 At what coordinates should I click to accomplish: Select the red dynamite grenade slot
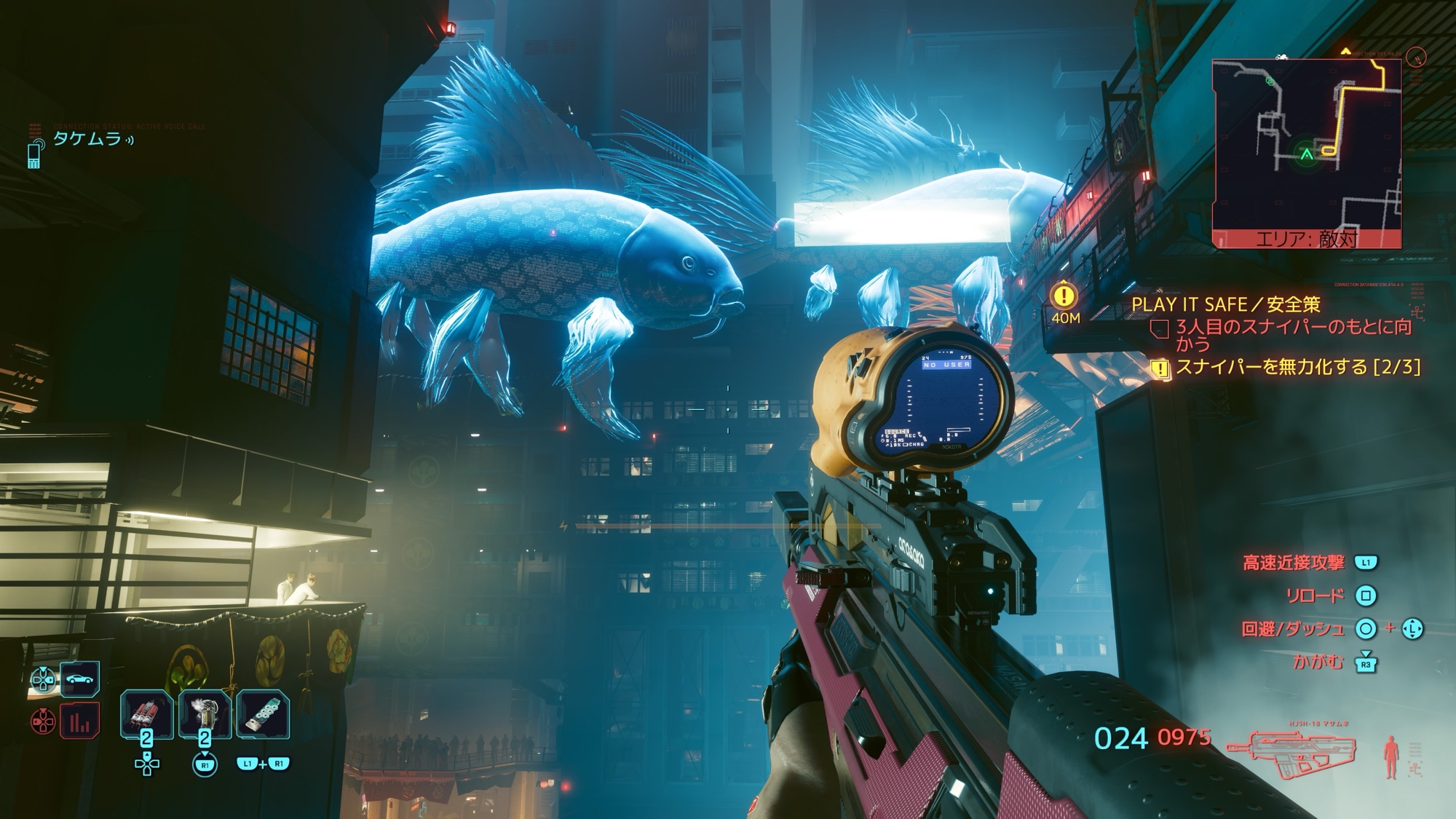point(146,713)
